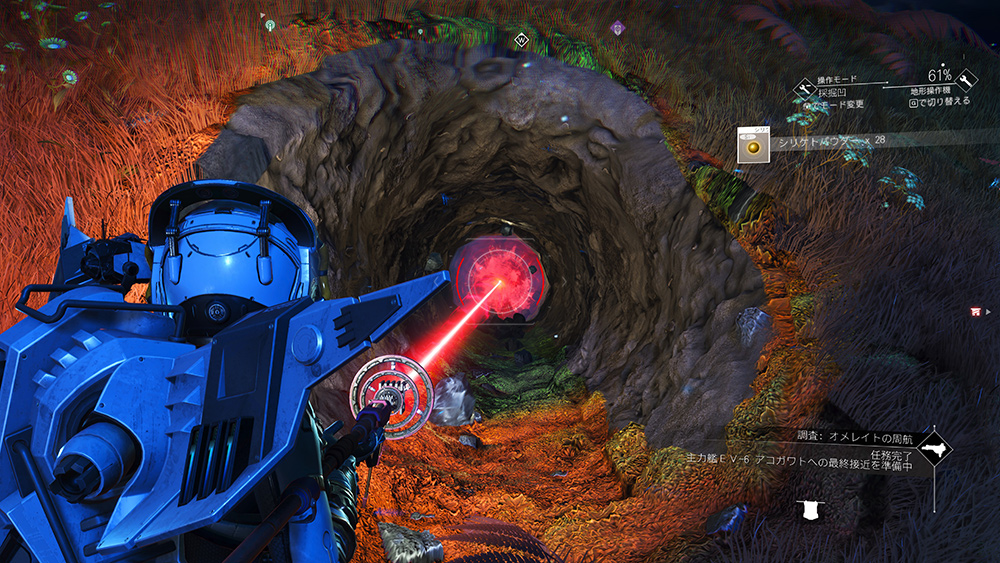Select the Silicate Powder pickup icon

click(752, 145)
